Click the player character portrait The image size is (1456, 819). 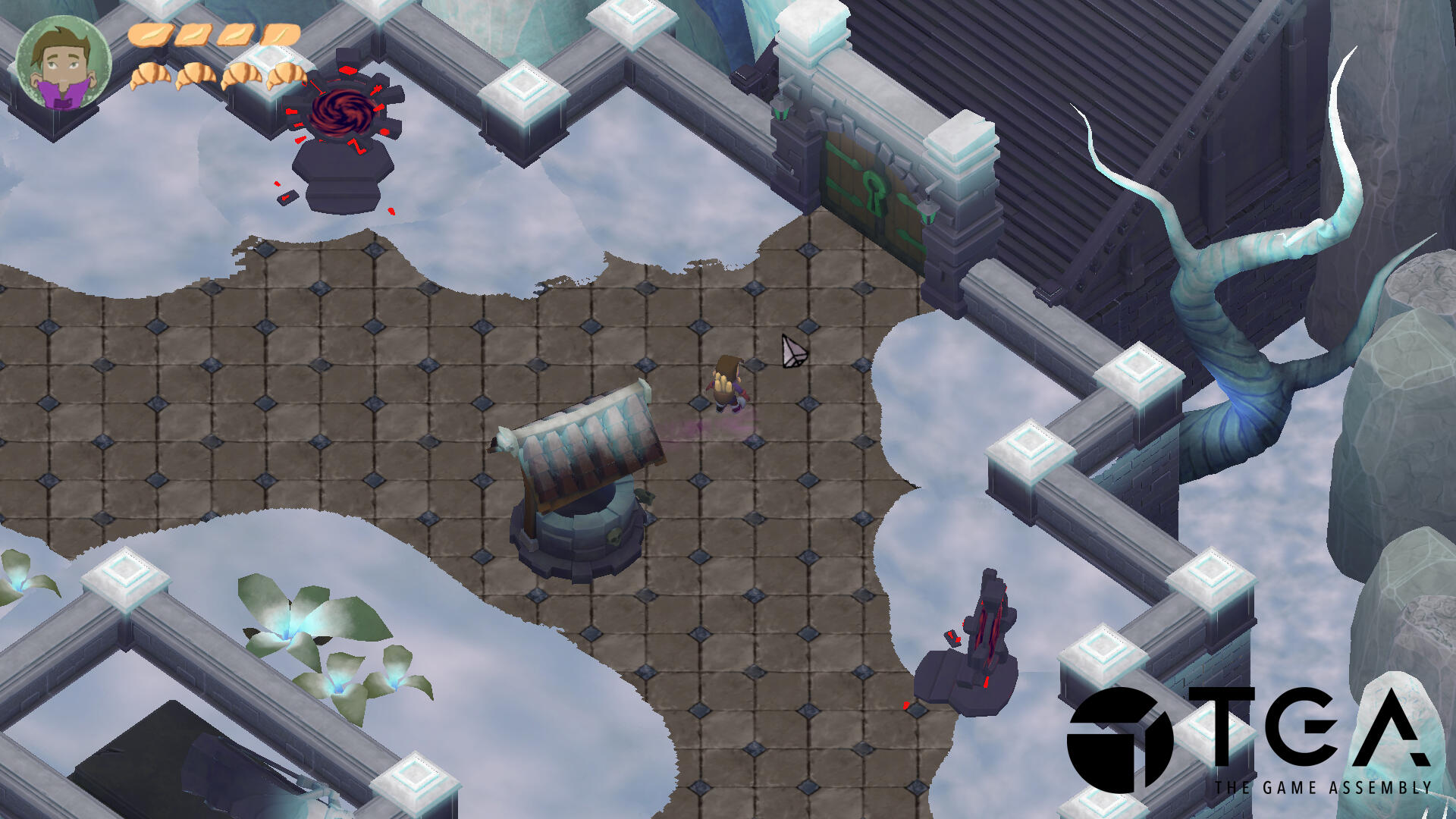[x=64, y=64]
